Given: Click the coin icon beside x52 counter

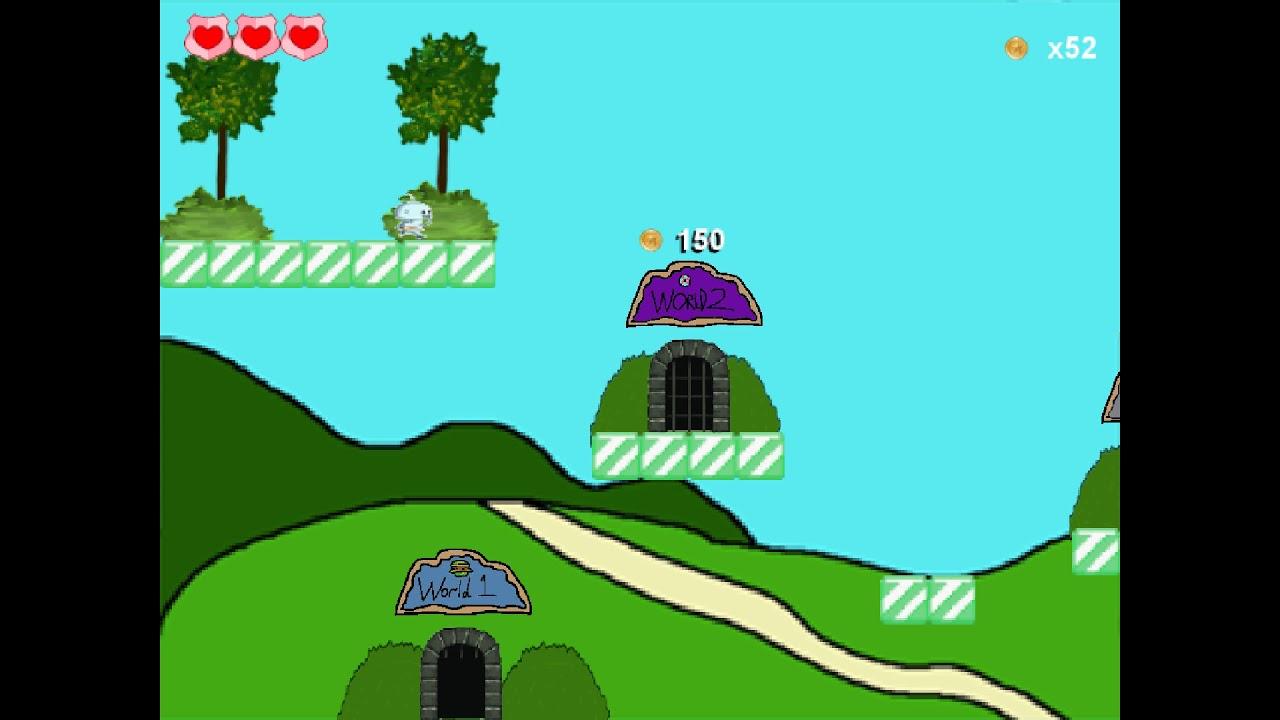Looking at the screenshot, I should click(x=1016, y=47).
